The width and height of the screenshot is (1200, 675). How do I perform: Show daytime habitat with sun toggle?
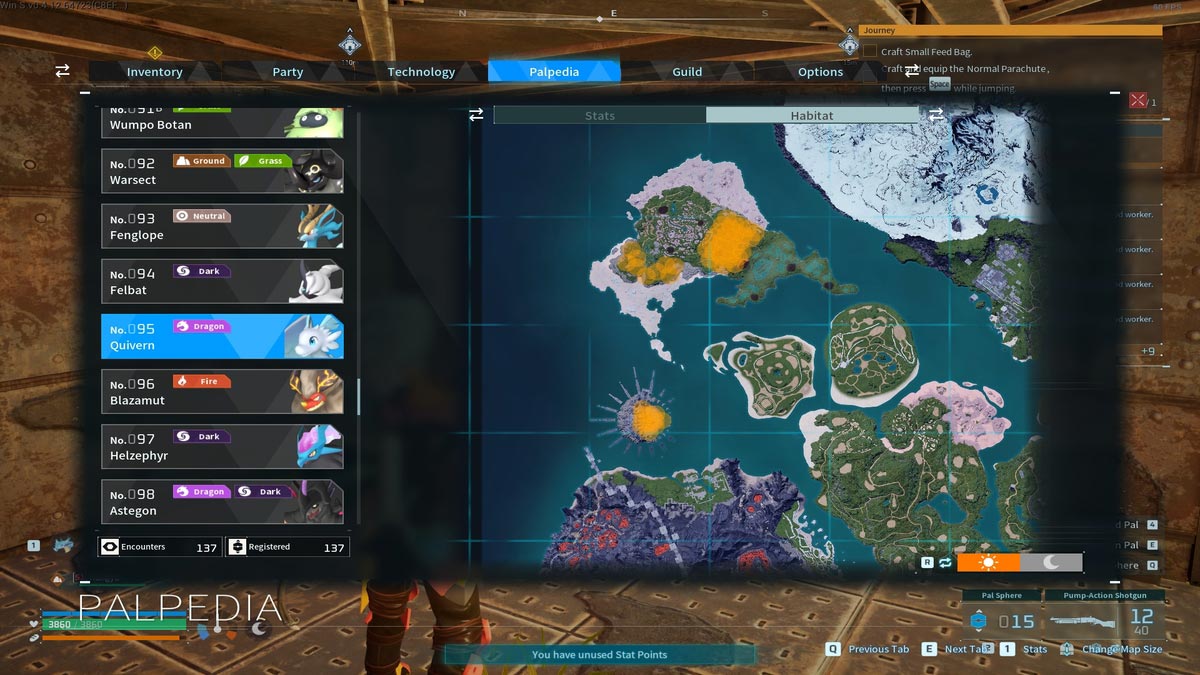tap(988, 563)
